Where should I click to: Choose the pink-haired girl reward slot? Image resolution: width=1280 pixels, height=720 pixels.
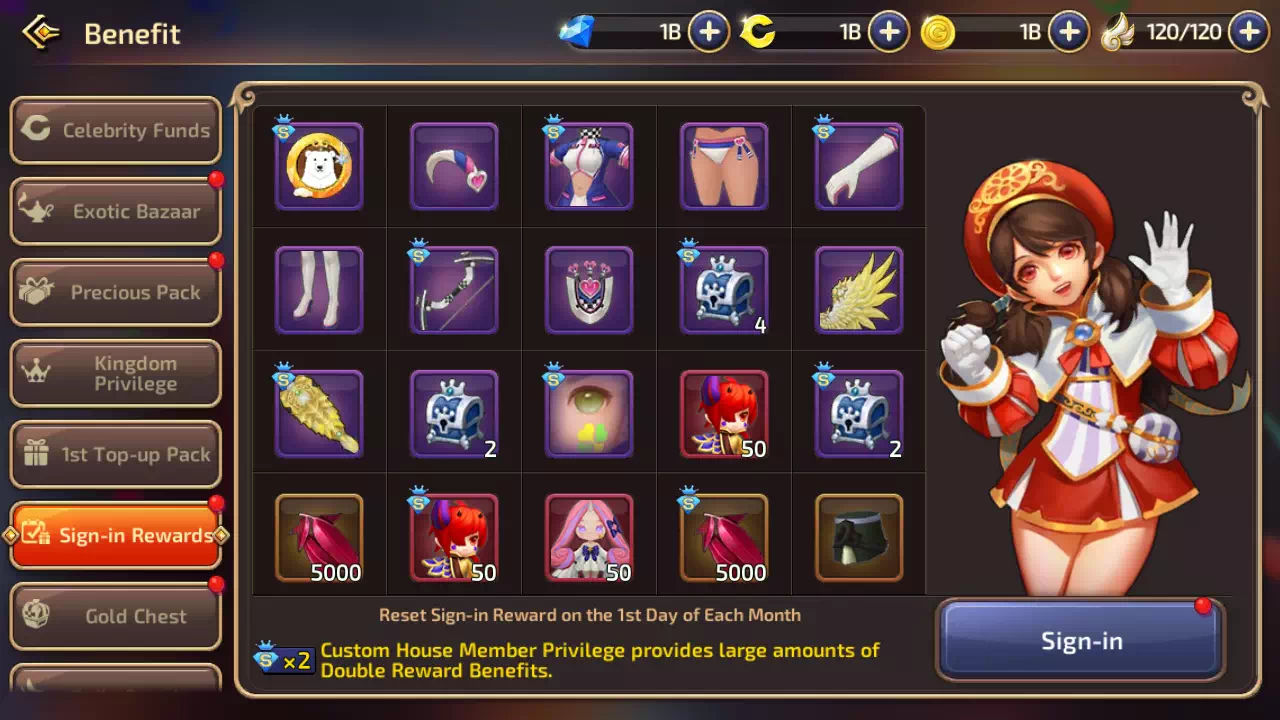click(x=589, y=538)
